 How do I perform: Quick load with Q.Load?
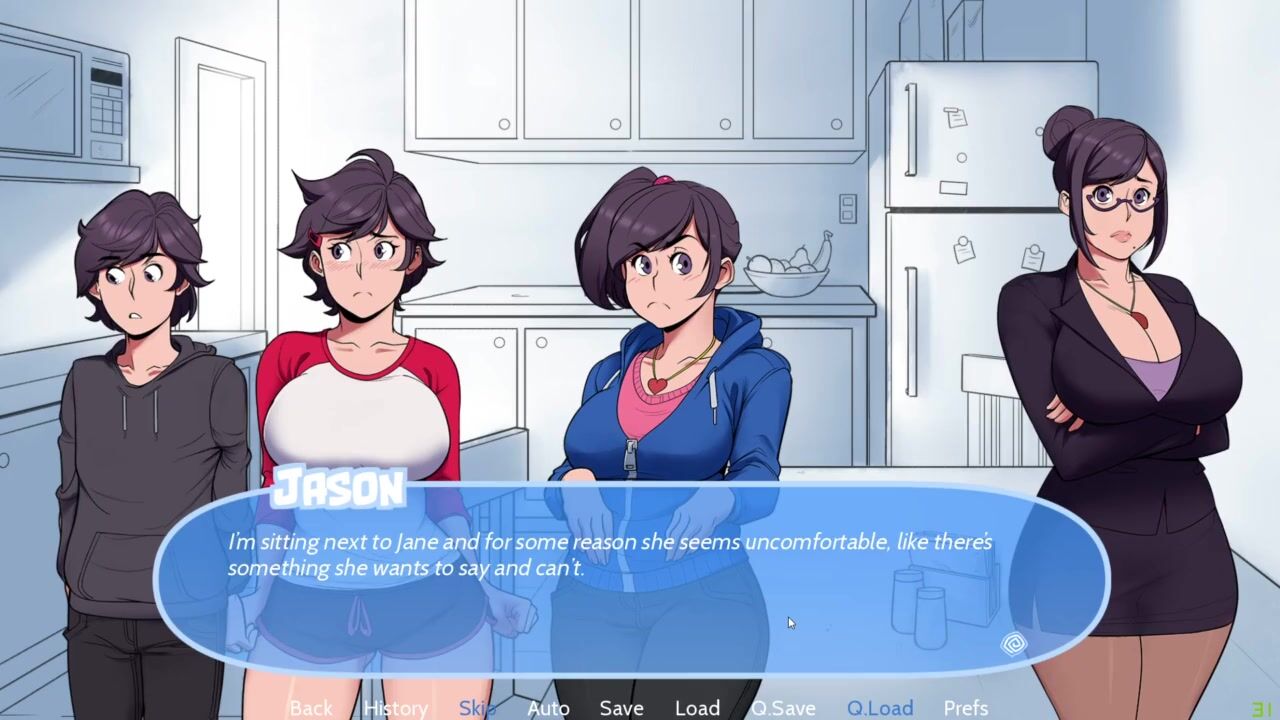(x=880, y=708)
